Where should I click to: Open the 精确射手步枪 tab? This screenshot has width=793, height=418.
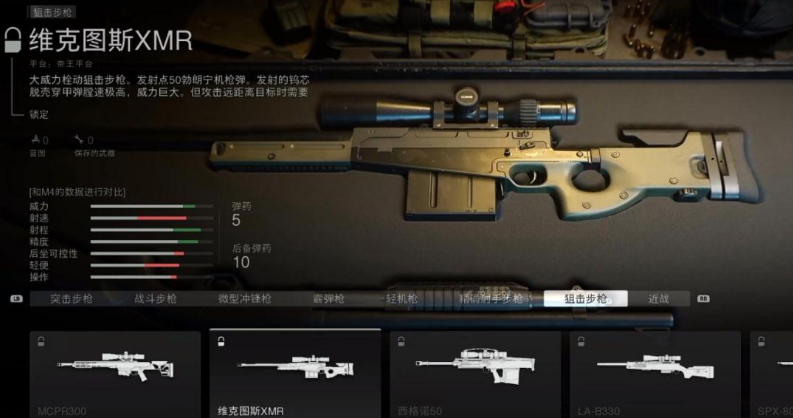point(490,298)
